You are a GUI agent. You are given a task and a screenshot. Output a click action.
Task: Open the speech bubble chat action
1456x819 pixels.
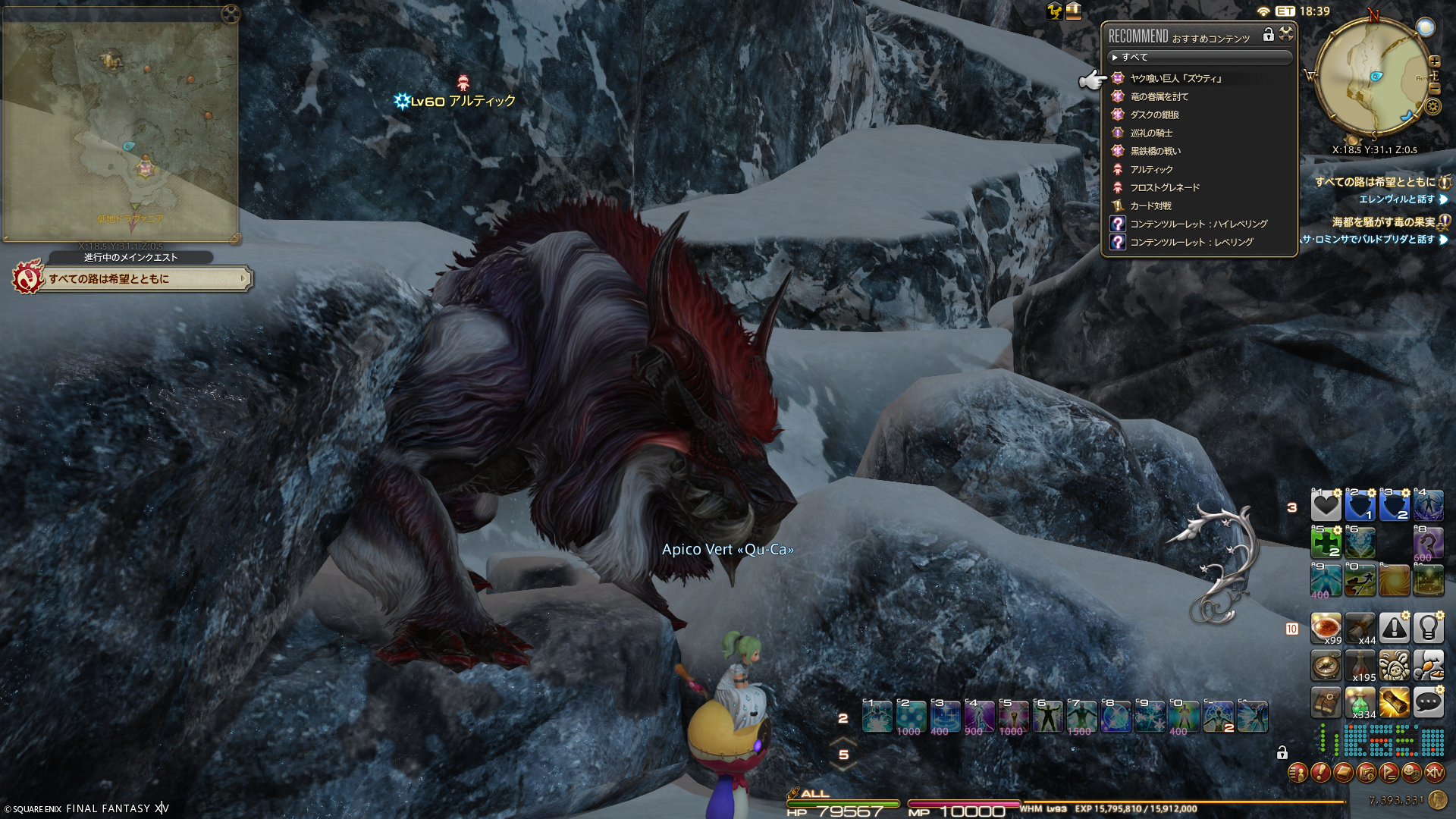1428,703
